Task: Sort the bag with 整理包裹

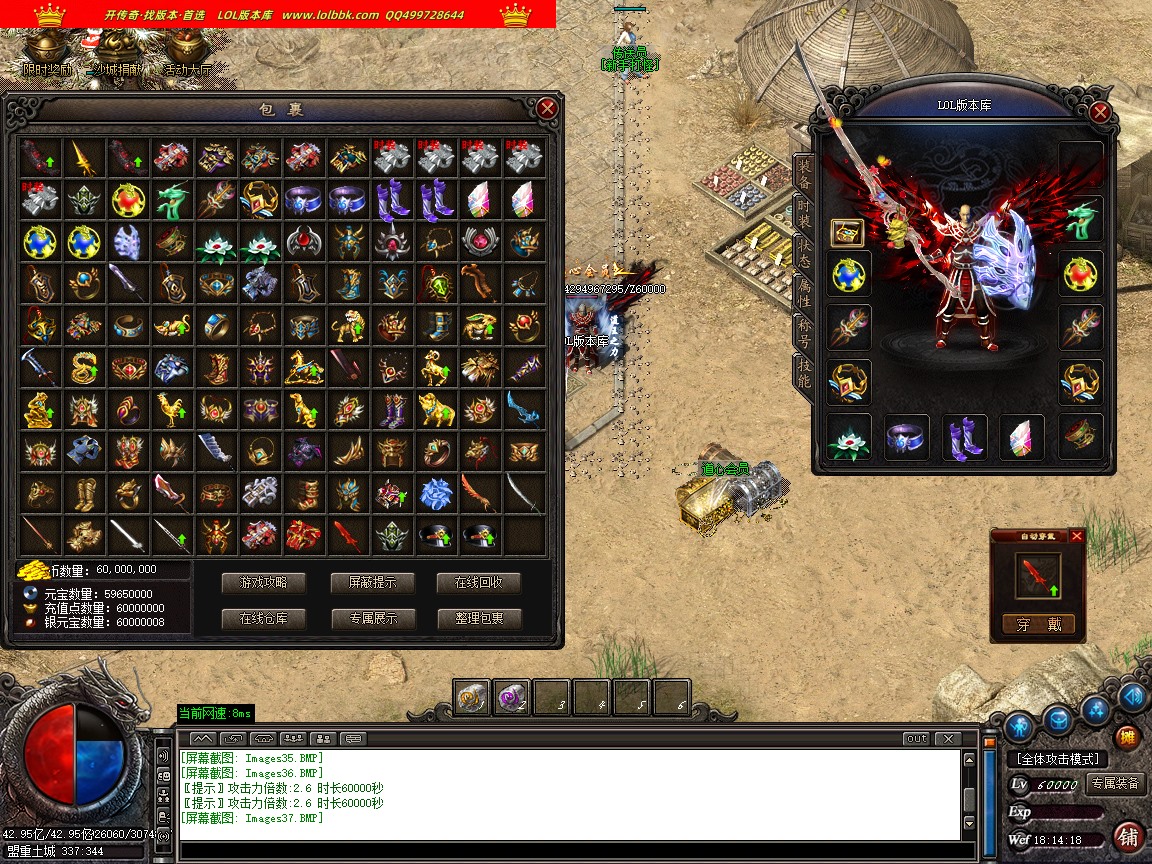Action: 479,619
